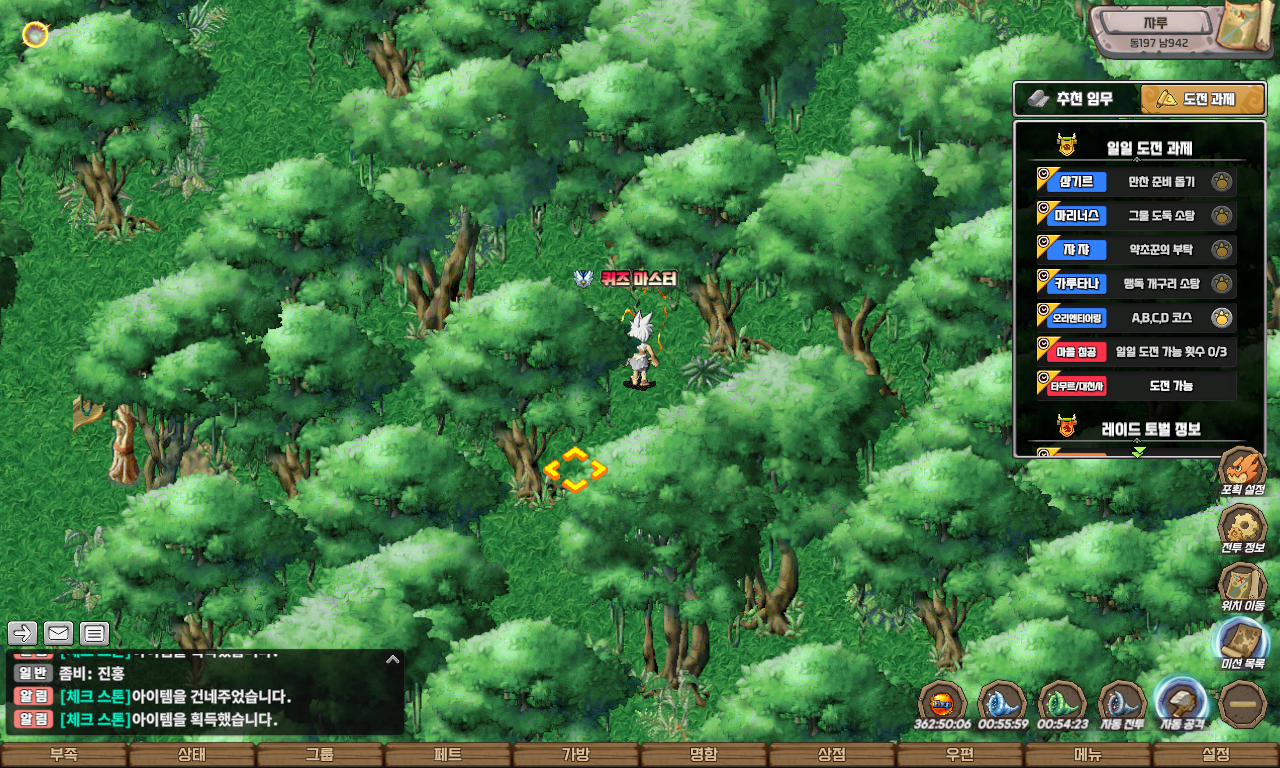1280x768 pixels.
Task: Open 전투 정보 battle info
Action: pos(1242,529)
